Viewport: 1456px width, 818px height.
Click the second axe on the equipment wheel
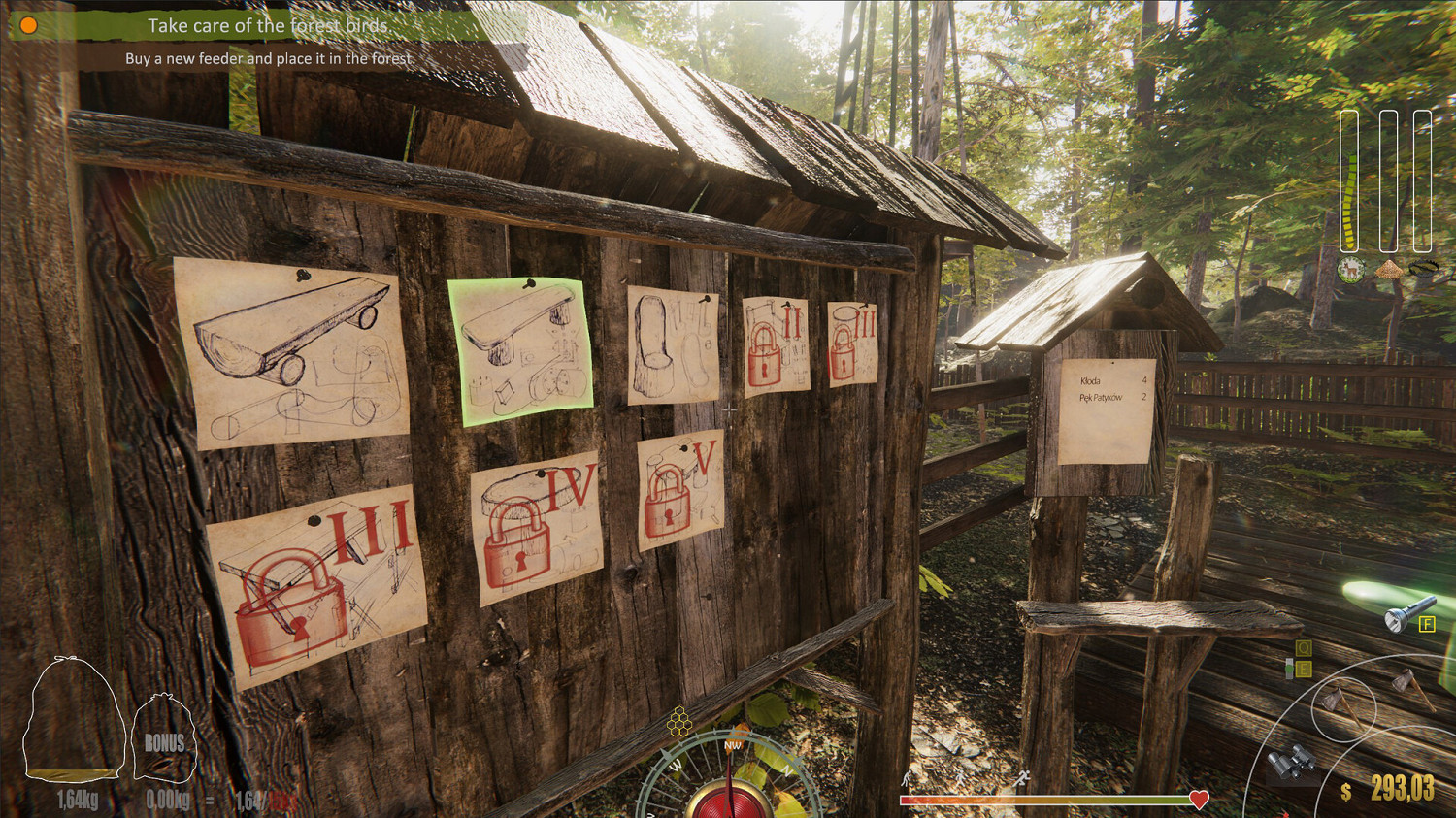click(x=1410, y=691)
